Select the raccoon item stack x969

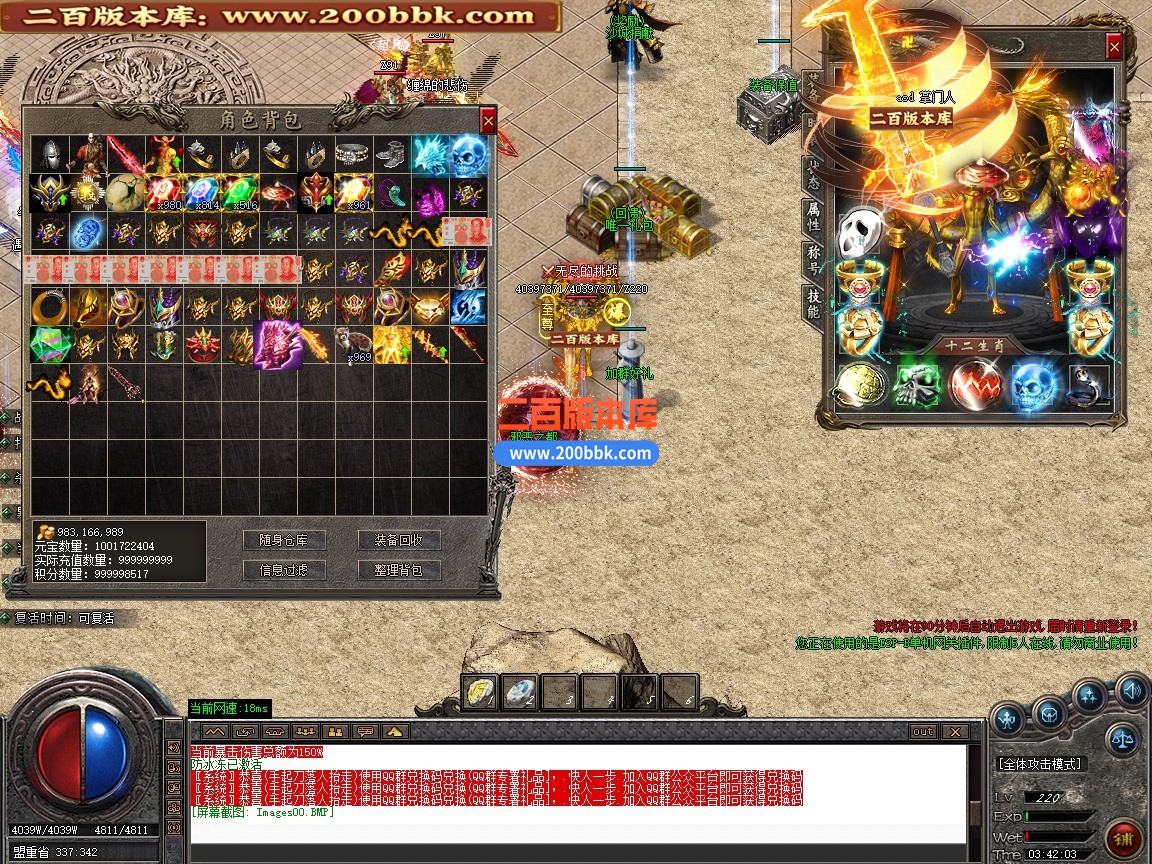pos(352,345)
